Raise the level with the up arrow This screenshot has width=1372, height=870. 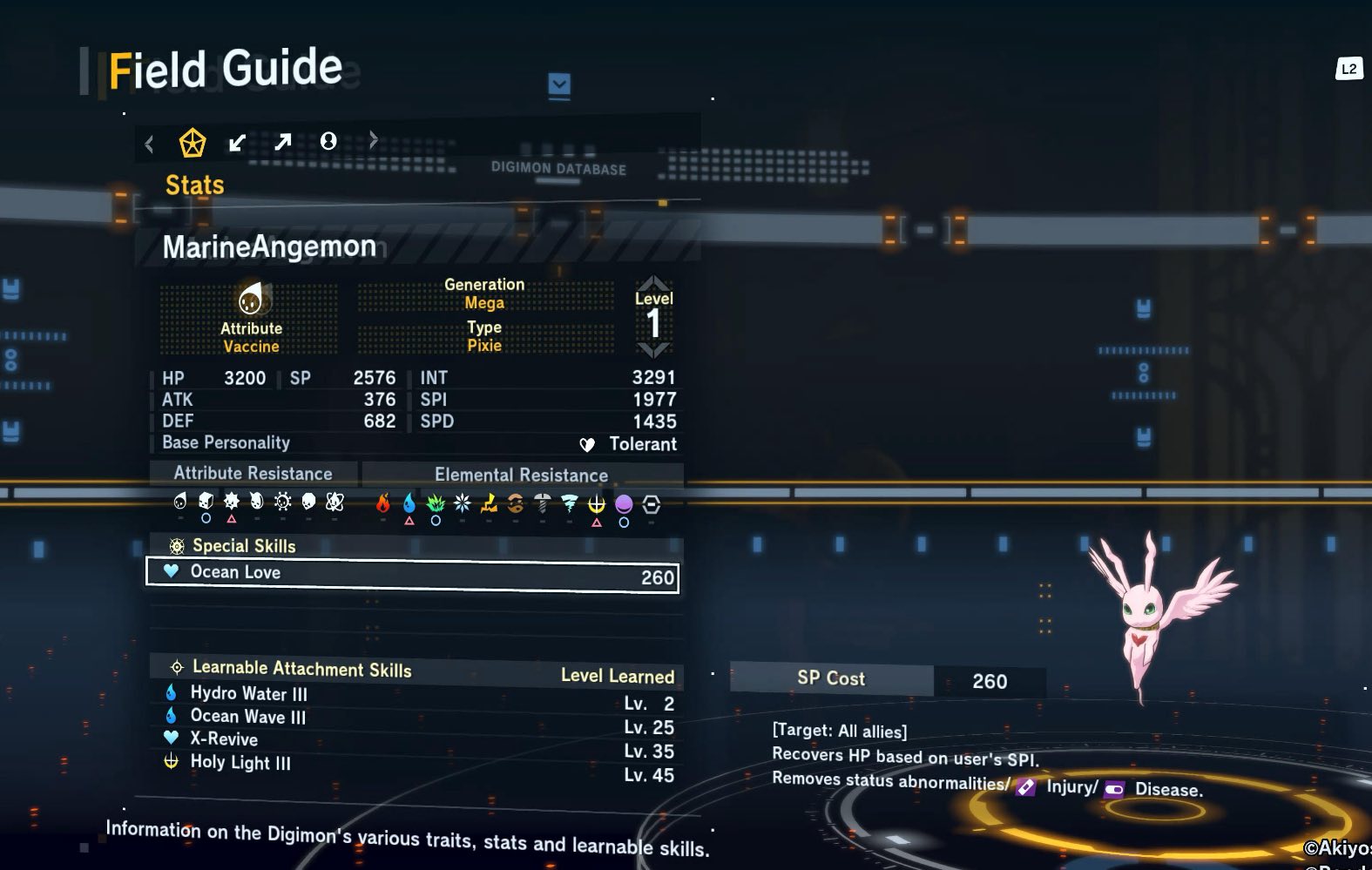tap(653, 283)
